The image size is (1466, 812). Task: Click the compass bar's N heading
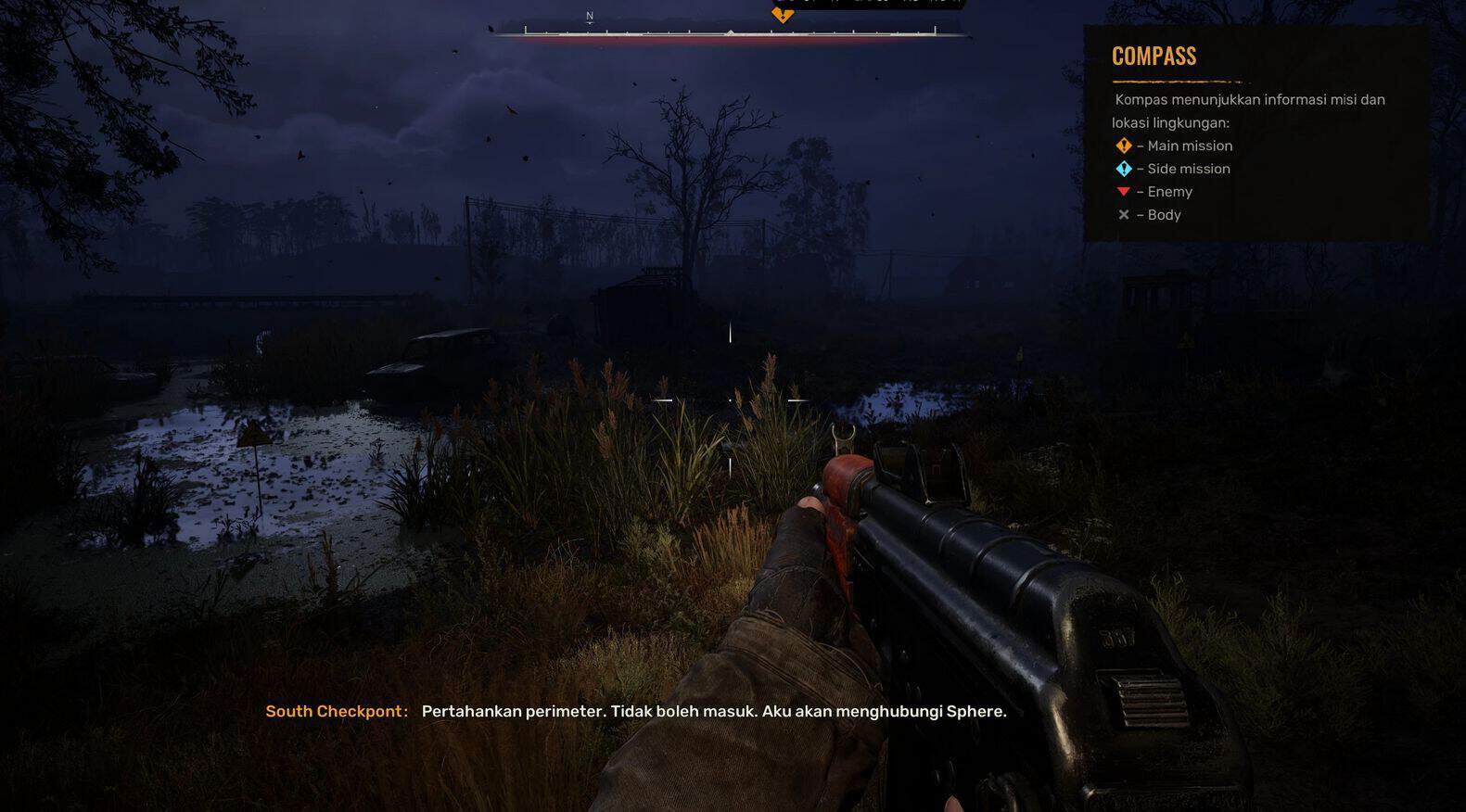point(590,17)
